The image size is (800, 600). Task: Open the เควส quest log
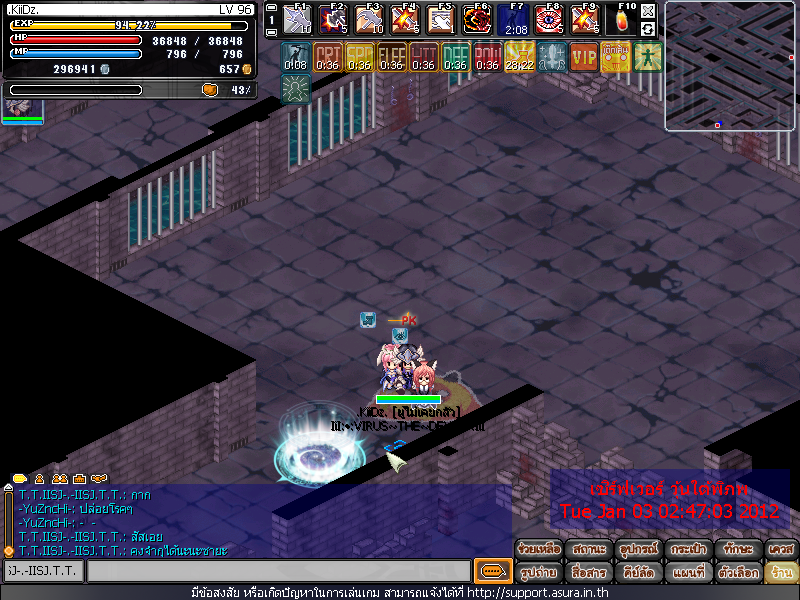(x=781, y=550)
